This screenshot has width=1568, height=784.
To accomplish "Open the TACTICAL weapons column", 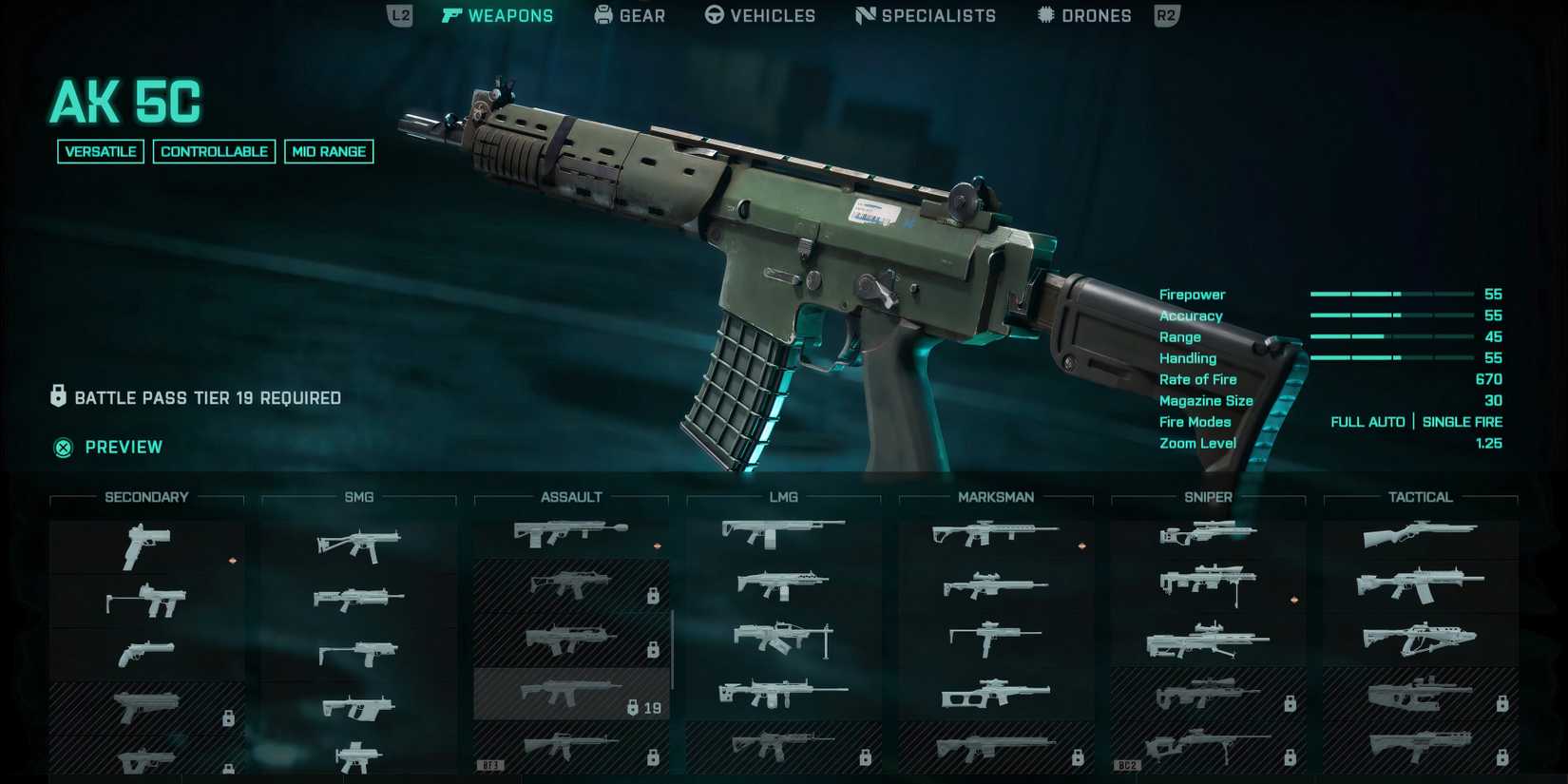I will [x=1420, y=496].
